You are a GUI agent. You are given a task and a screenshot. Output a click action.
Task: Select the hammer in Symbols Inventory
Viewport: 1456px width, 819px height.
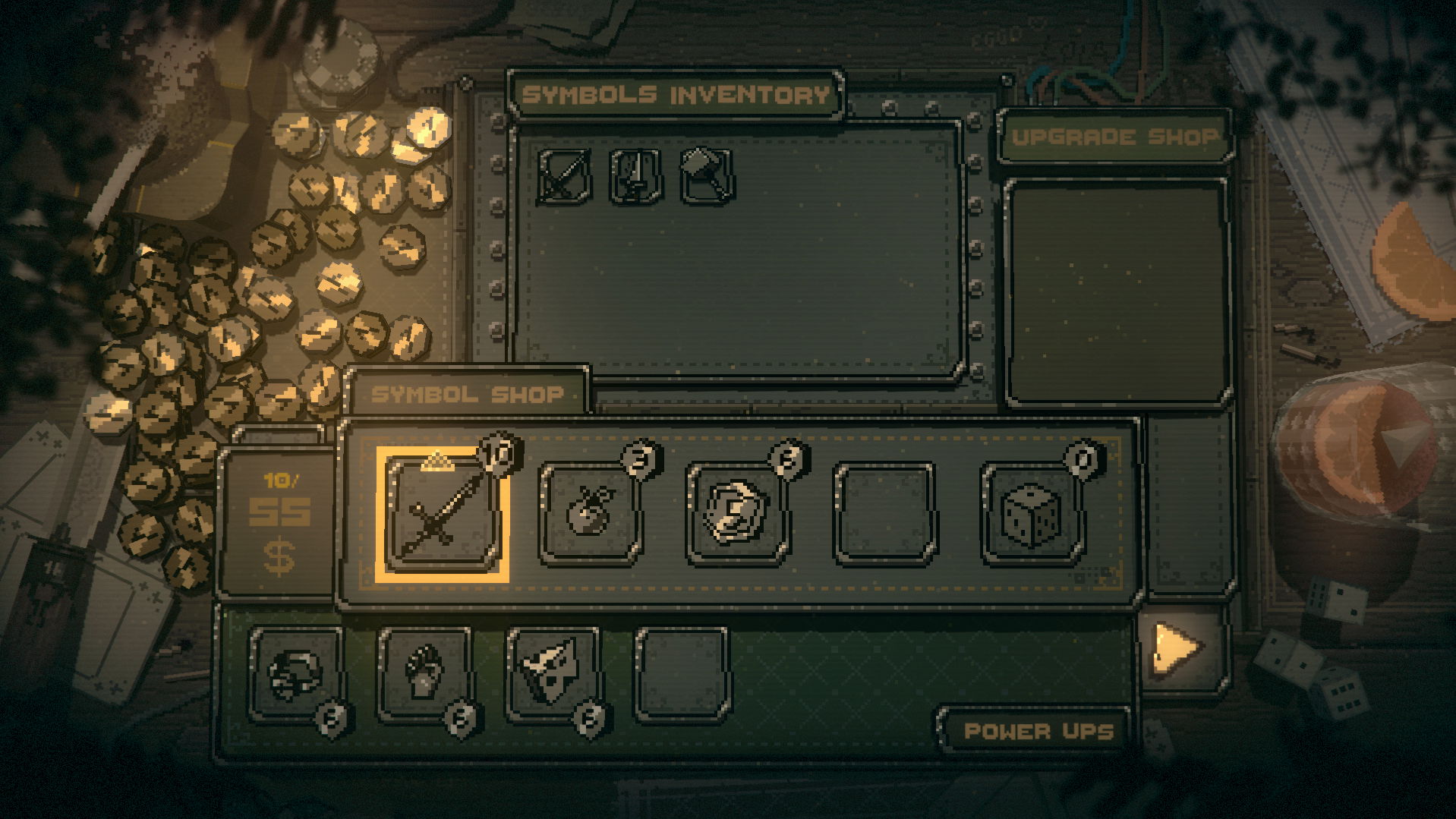pos(706,176)
